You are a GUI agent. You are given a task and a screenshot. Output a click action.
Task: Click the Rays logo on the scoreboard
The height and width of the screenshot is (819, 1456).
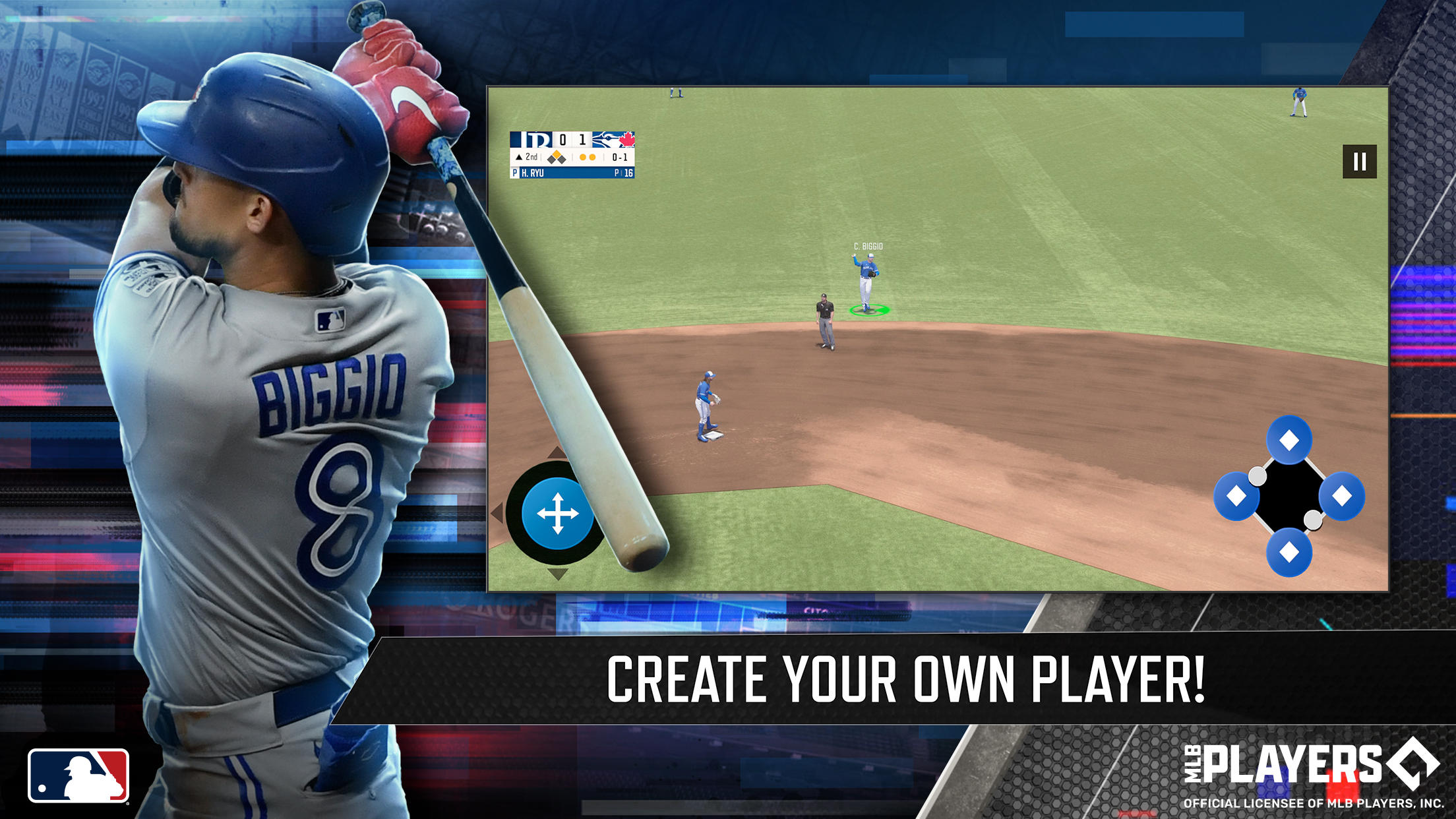click(x=531, y=140)
